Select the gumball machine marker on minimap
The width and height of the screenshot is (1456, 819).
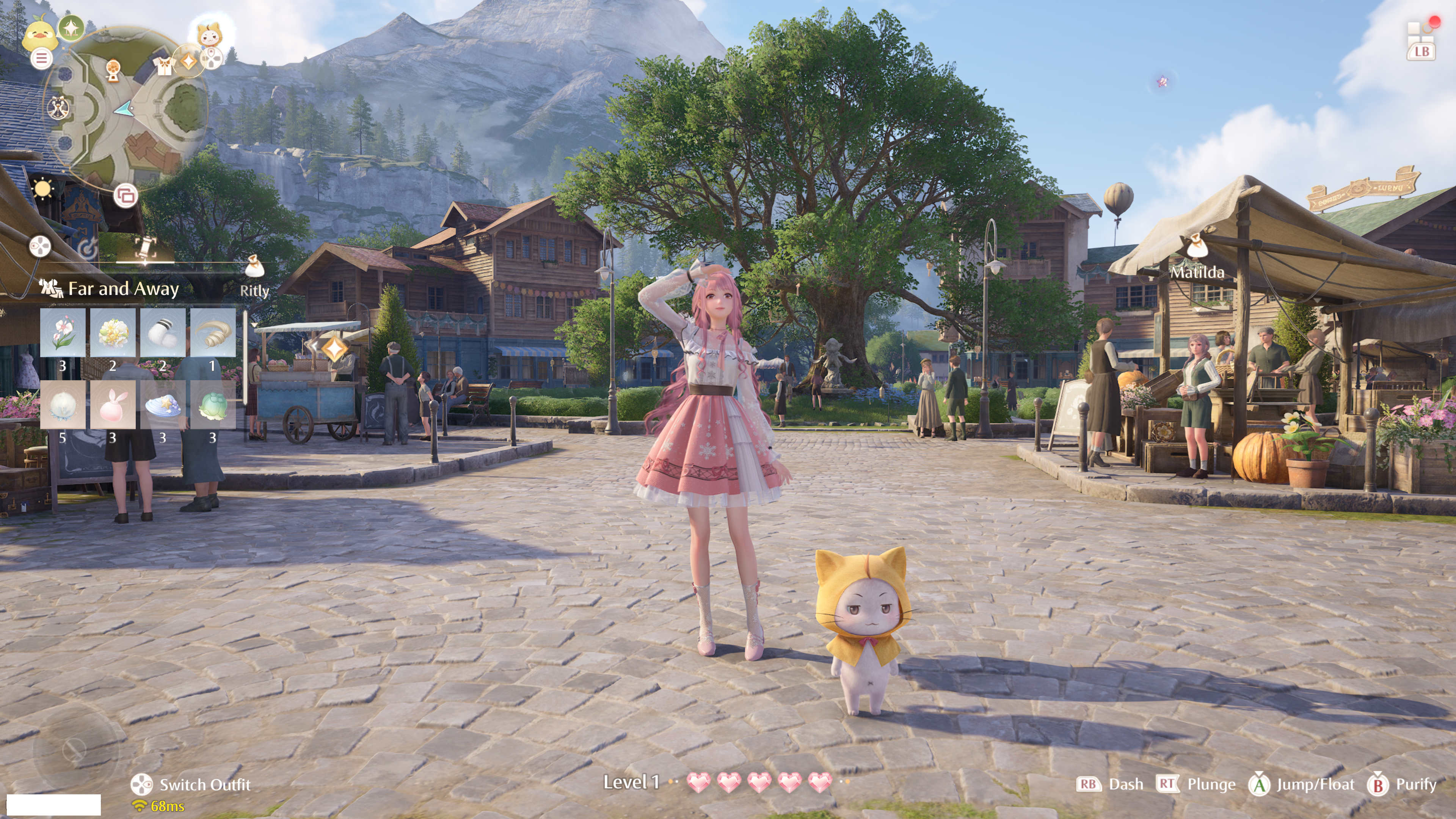click(114, 70)
